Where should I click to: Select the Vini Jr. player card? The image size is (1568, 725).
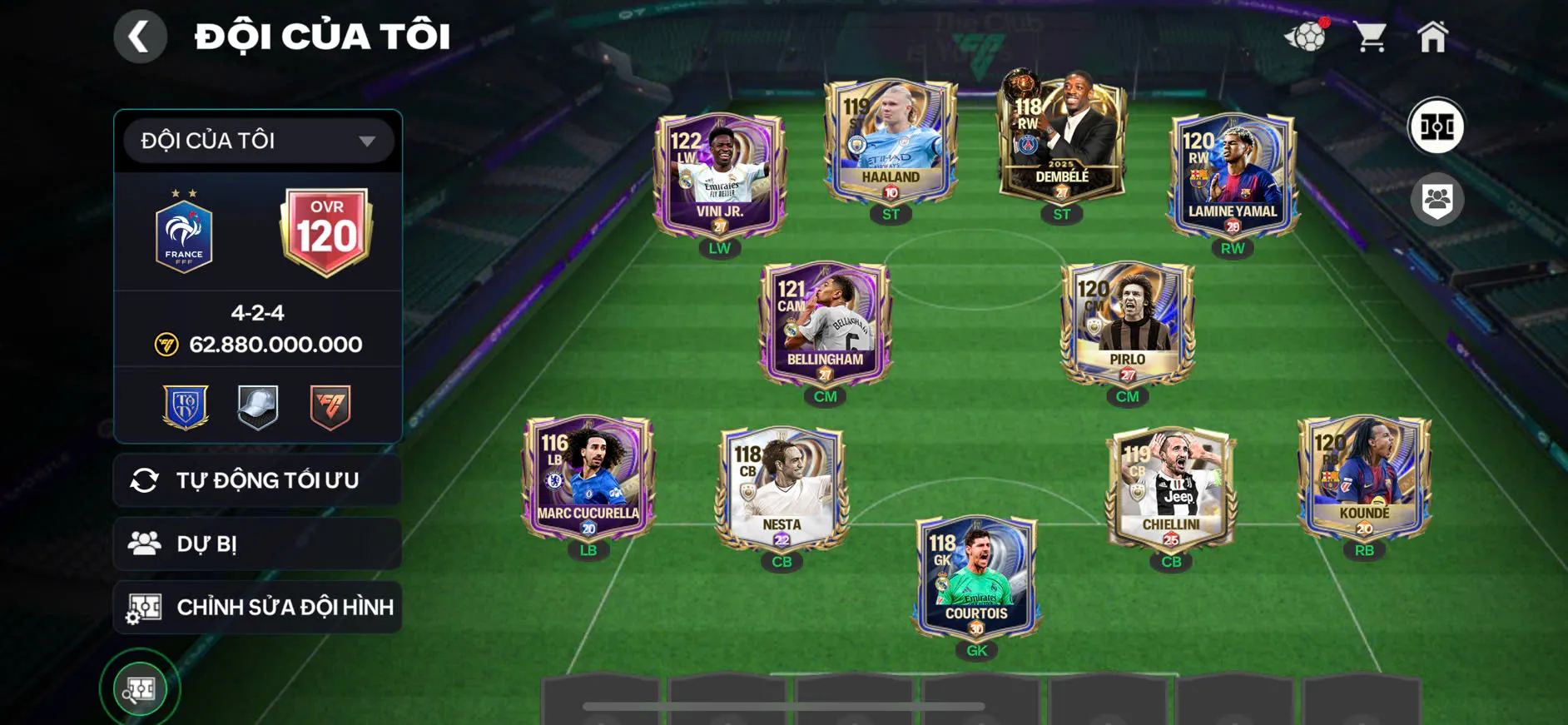(720, 175)
